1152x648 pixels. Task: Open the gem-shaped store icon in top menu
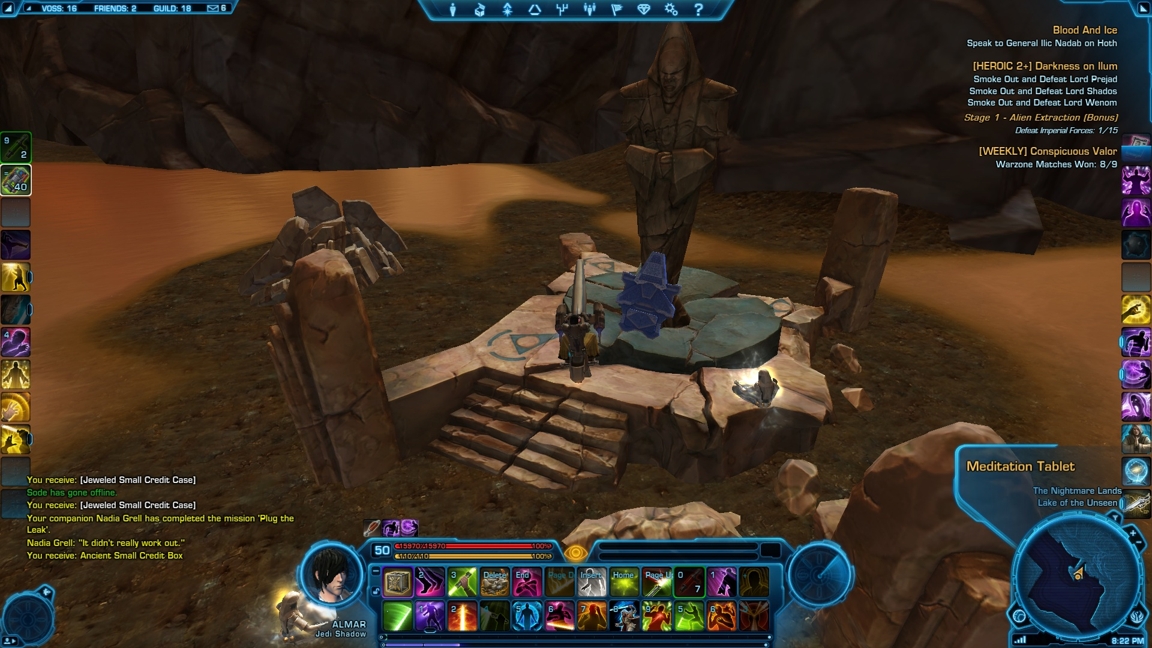(x=643, y=10)
